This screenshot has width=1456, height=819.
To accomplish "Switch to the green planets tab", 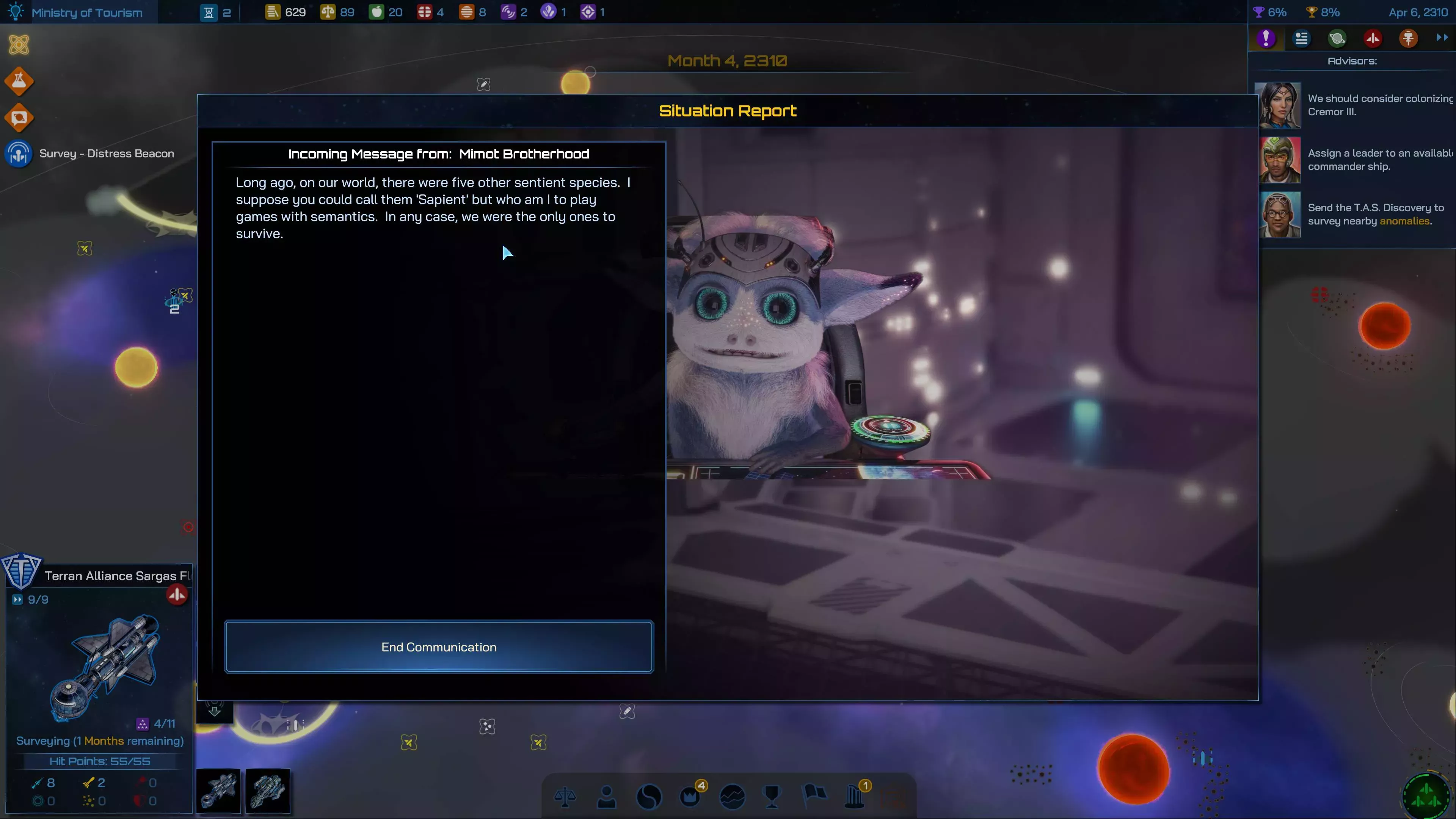I will 1337,38.
